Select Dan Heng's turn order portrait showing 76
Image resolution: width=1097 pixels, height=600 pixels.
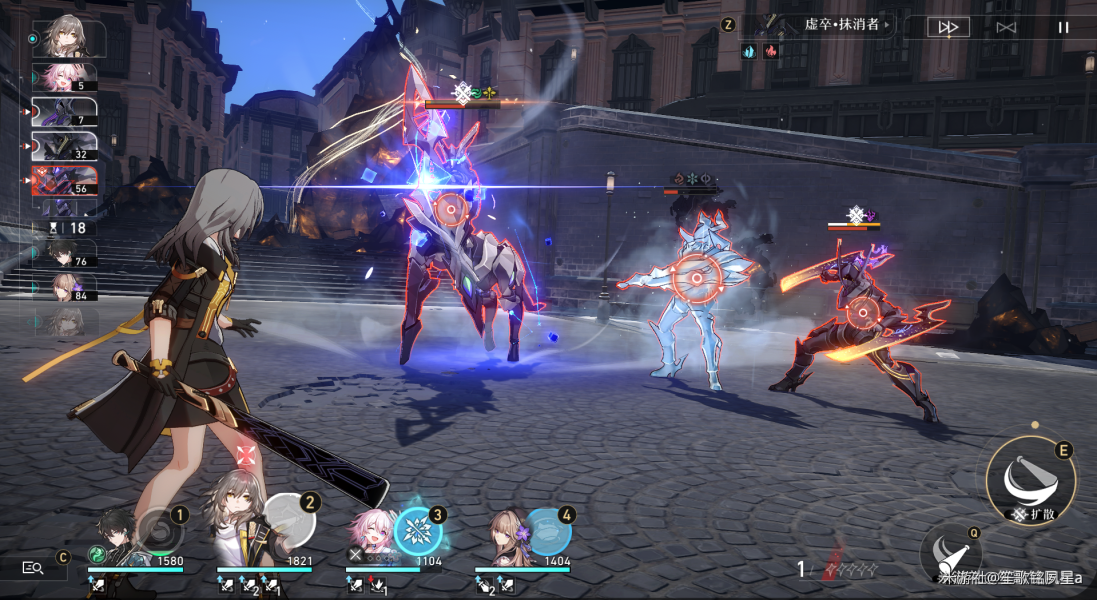[66, 254]
